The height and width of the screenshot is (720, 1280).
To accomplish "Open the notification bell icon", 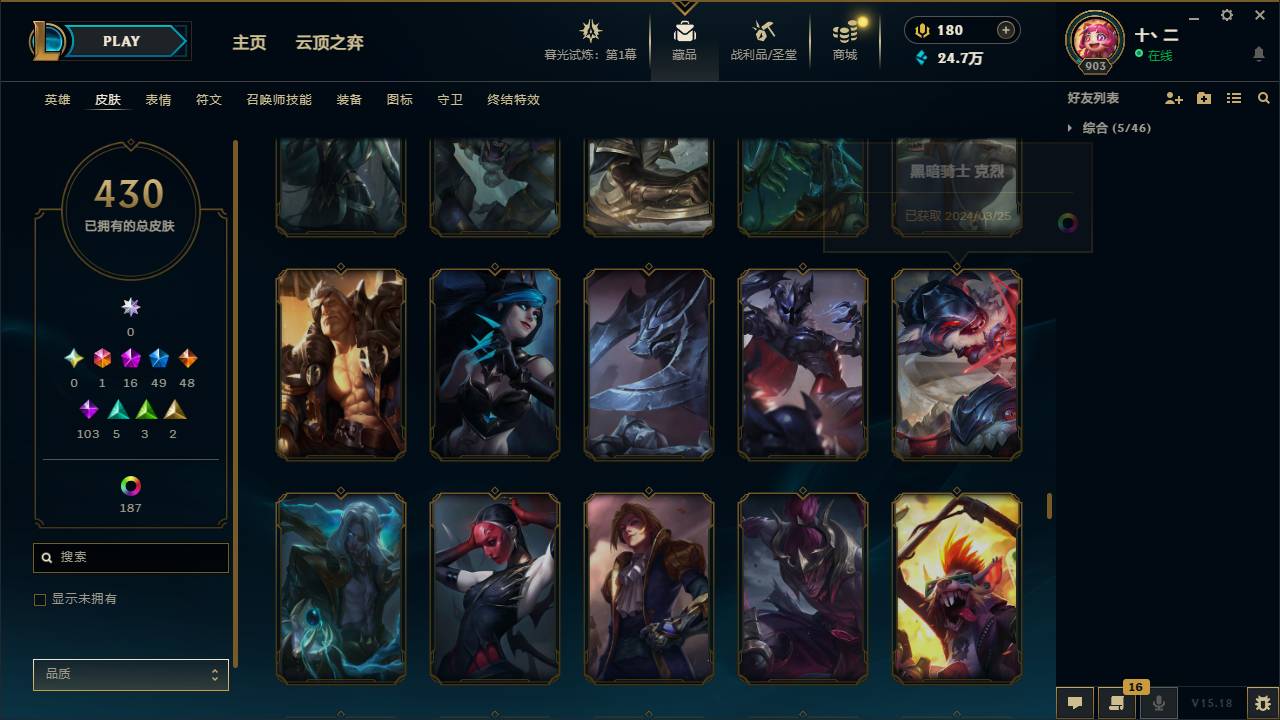I will 1258,54.
